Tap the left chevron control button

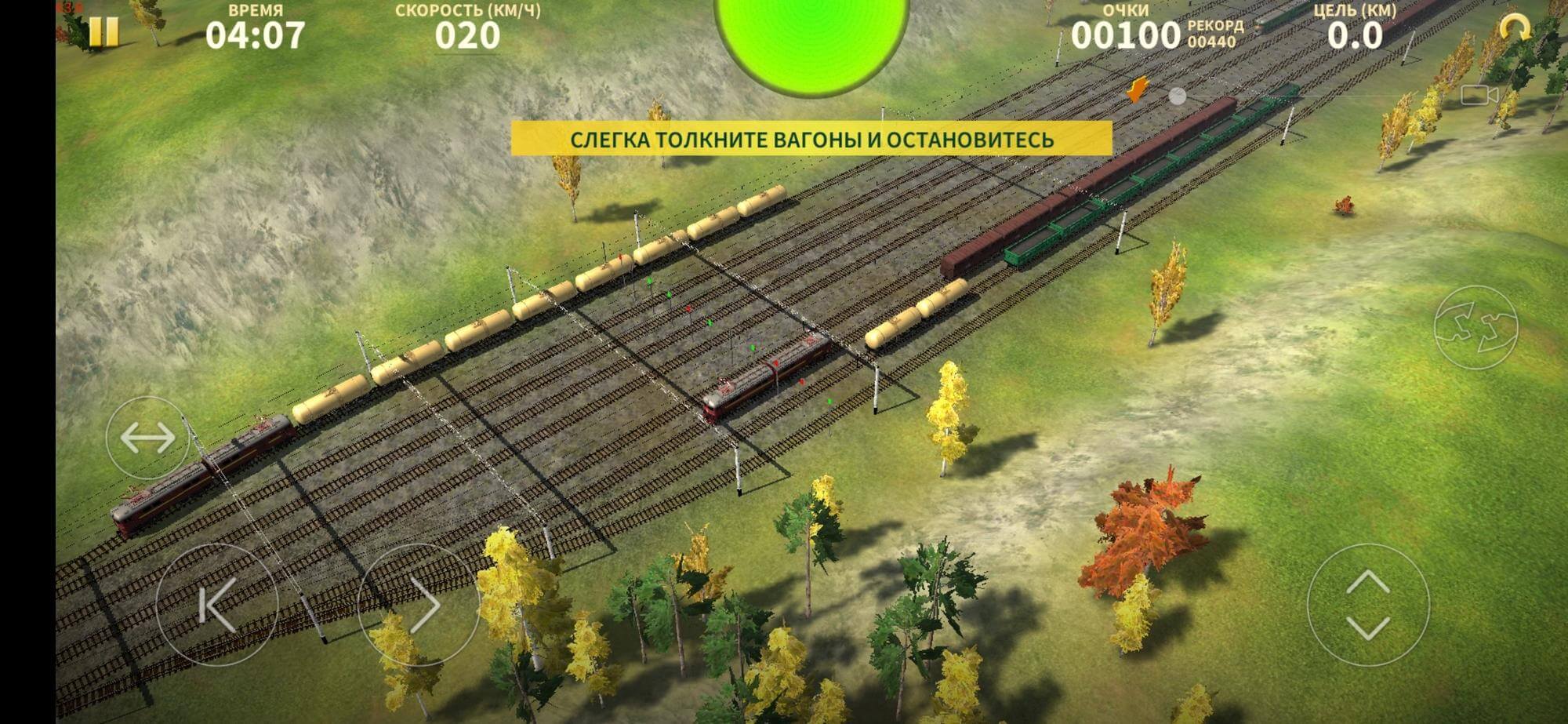(x=217, y=605)
